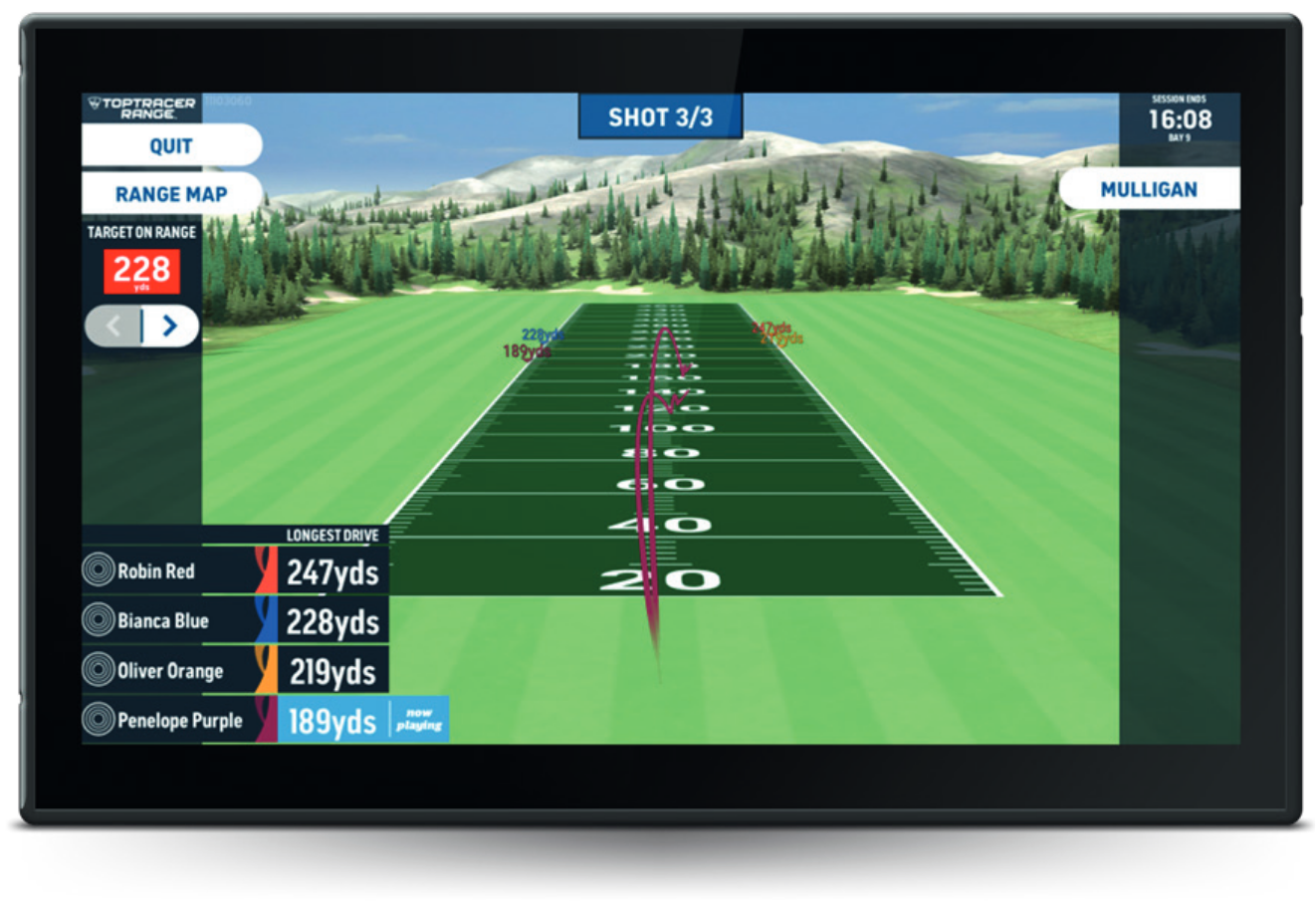Quit the current Toptracer game
This screenshot has height=902, width=1316.
pyautogui.click(x=171, y=145)
